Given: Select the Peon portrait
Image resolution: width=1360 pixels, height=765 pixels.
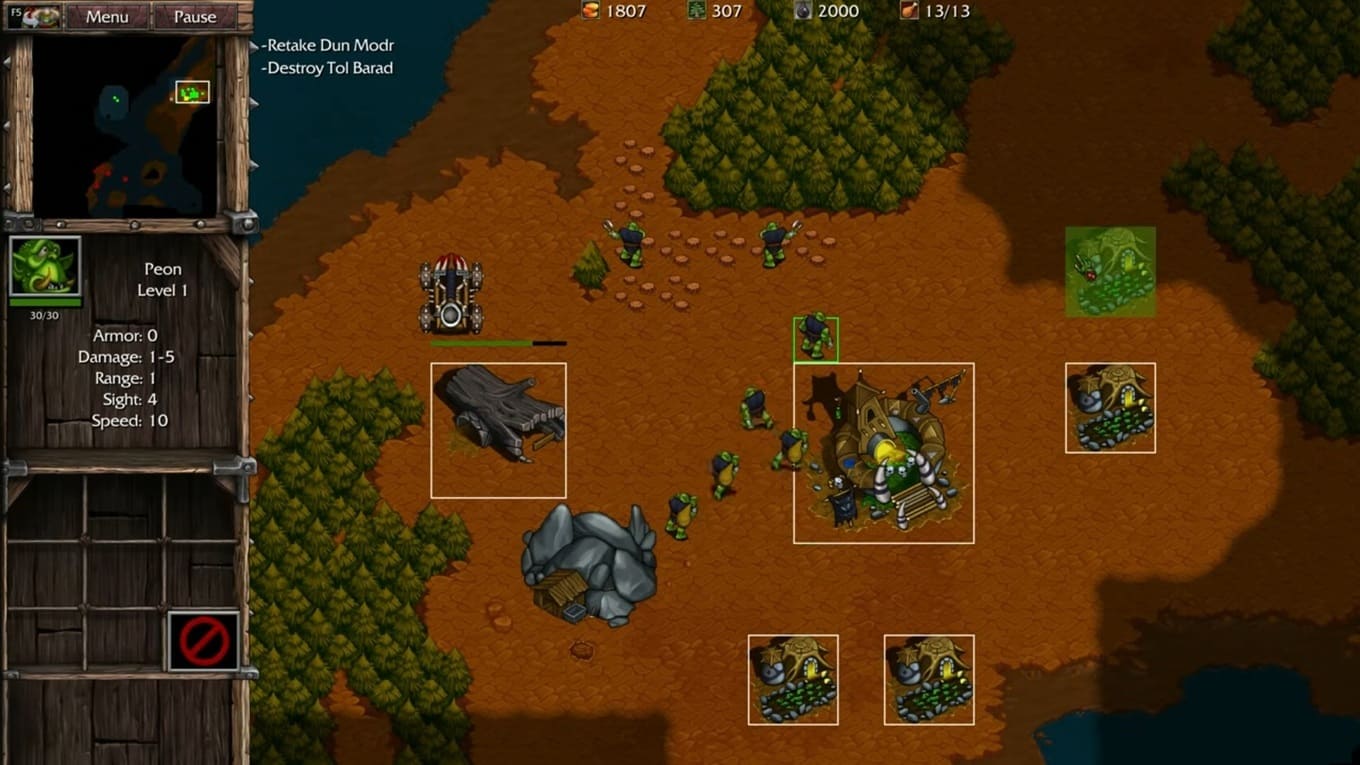Looking at the screenshot, I should coord(45,266).
